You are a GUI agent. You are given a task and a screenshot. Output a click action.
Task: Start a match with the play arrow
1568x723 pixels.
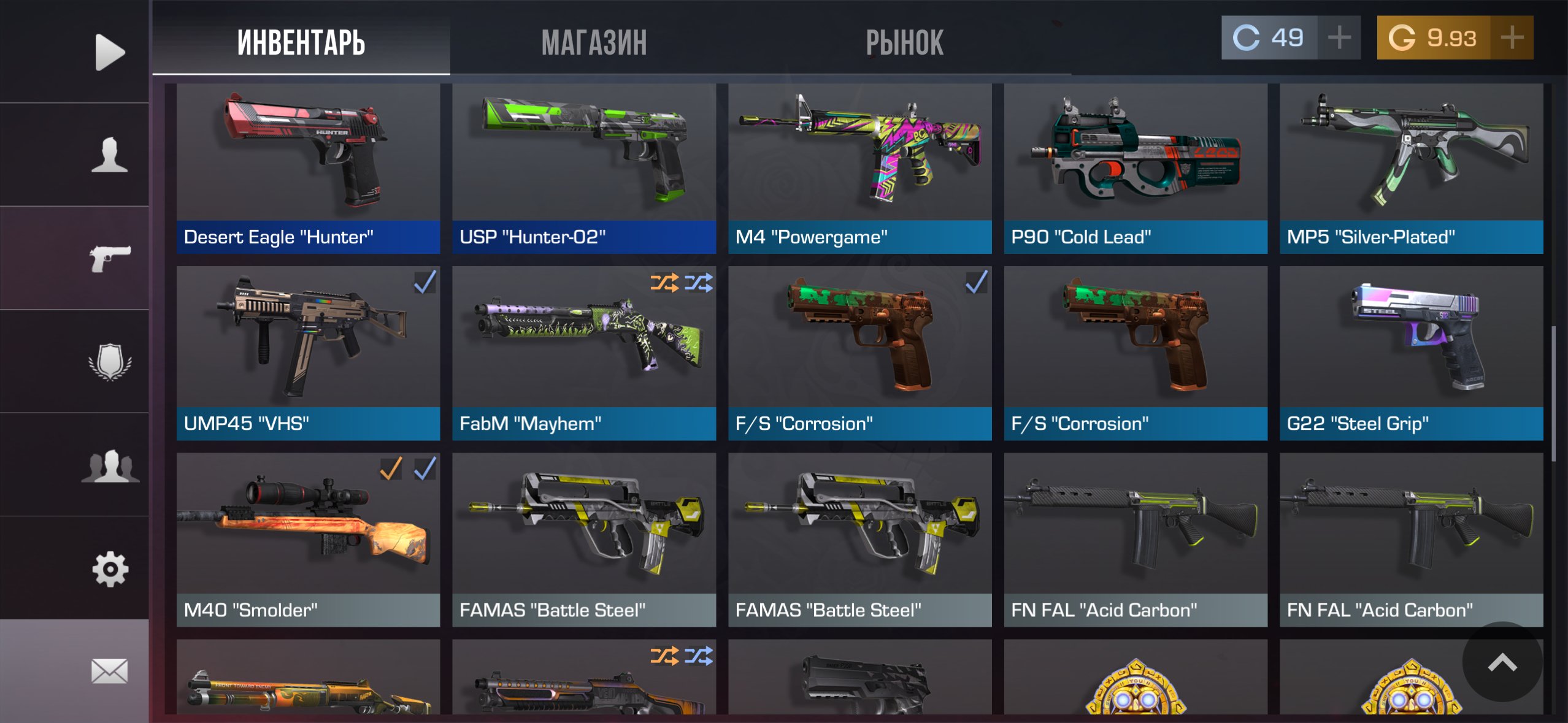click(x=110, y=52)
